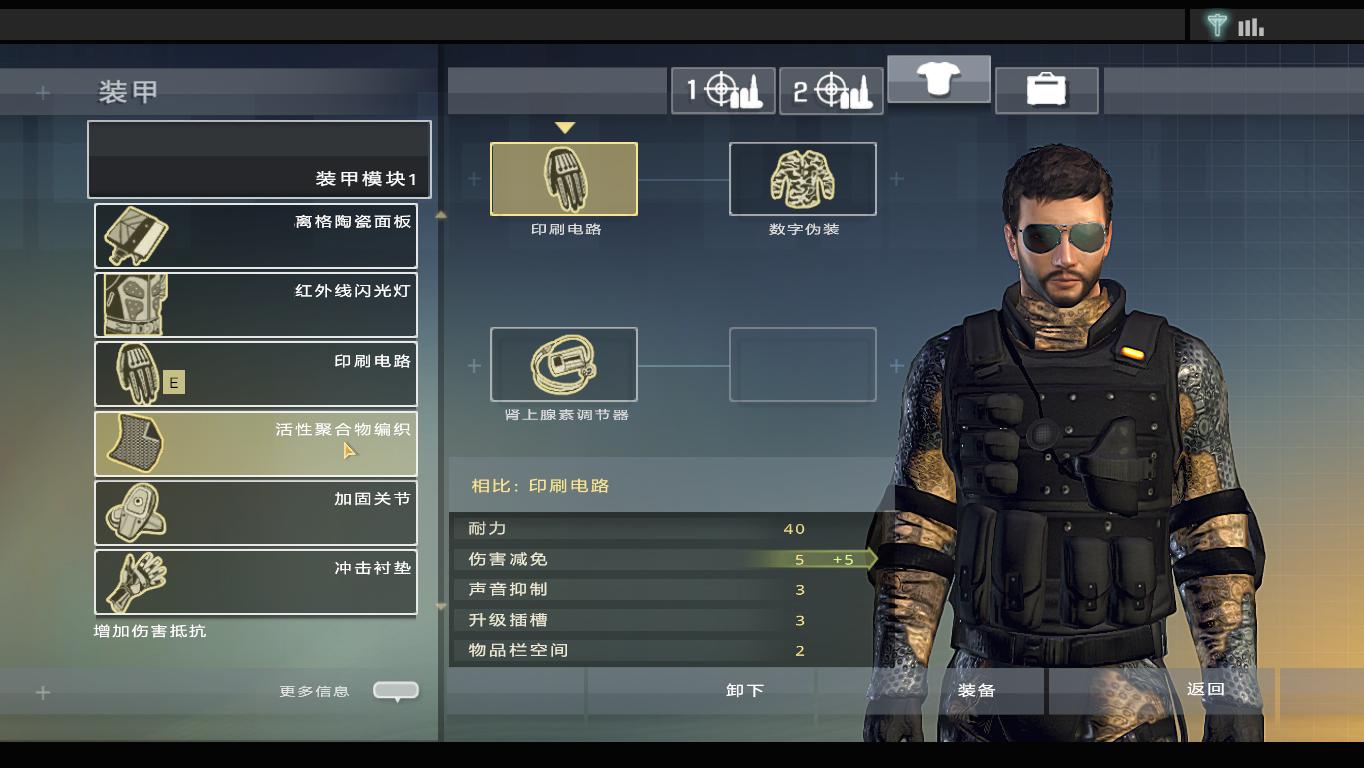Open the 数字伪装 camouflage slot
The image size is (1364, 768).
(x=802, y=179)
